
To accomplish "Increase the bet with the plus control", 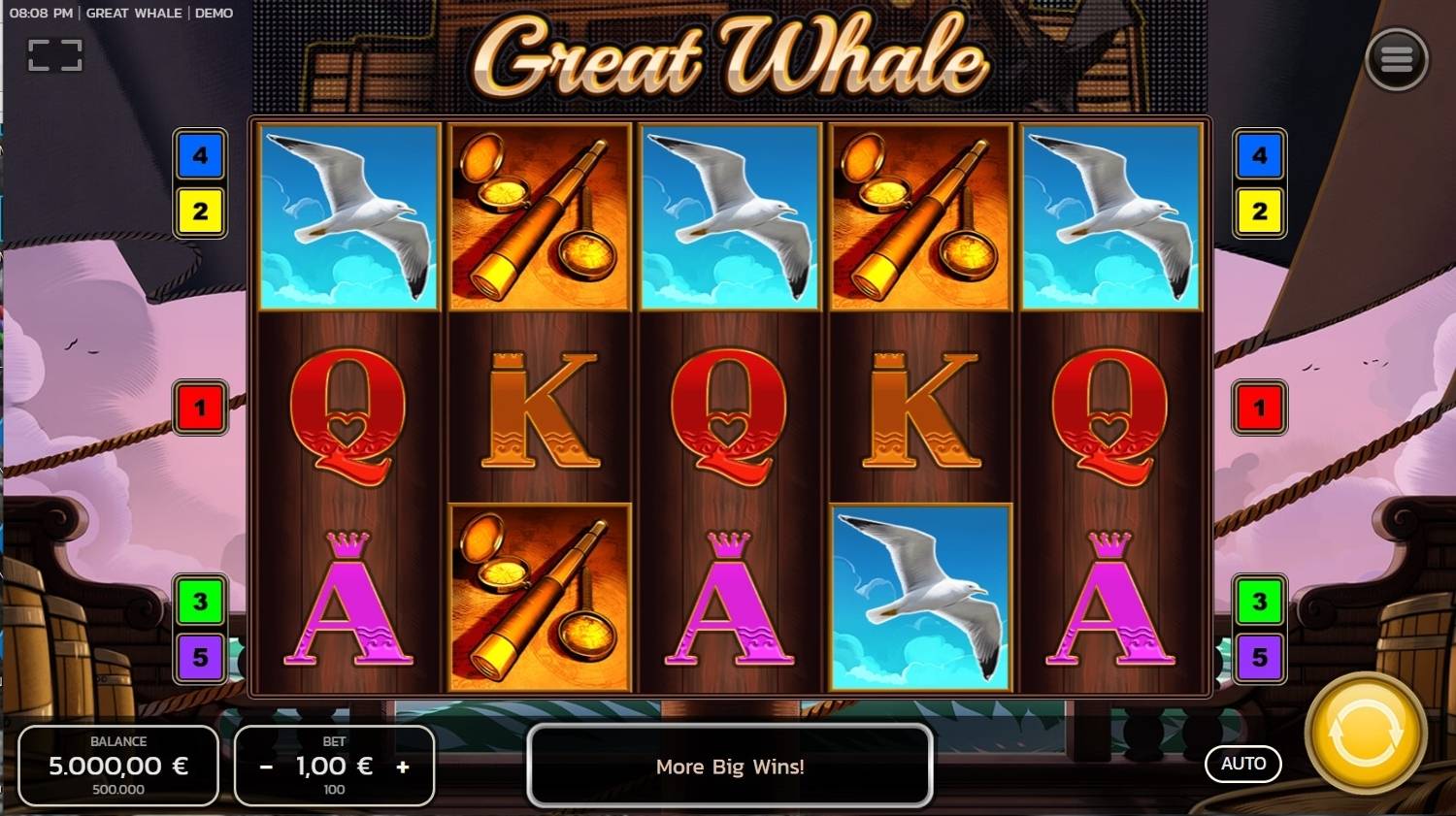I will point(404,766).
